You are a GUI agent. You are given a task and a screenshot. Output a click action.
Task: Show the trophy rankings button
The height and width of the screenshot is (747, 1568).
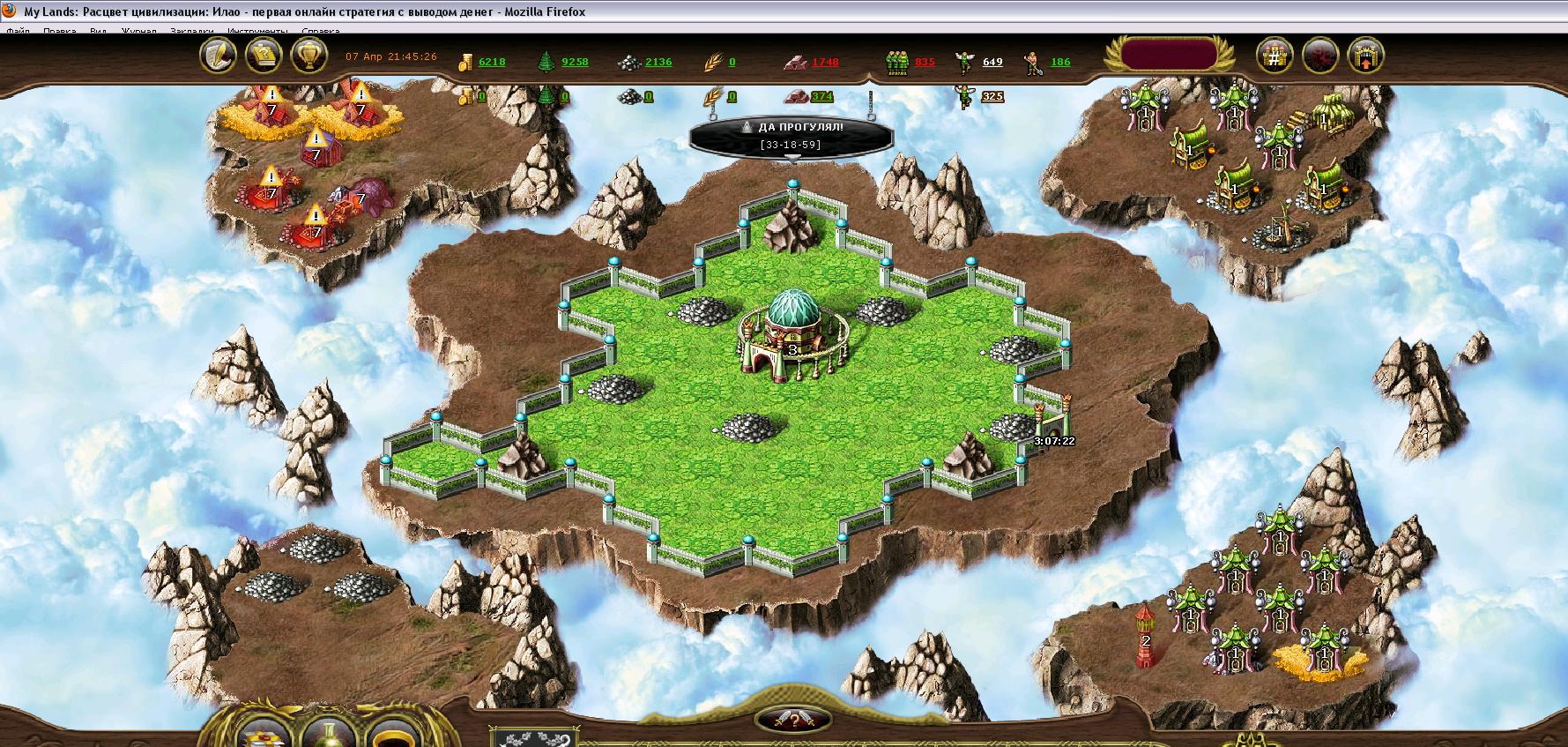[x=308, y=56]
